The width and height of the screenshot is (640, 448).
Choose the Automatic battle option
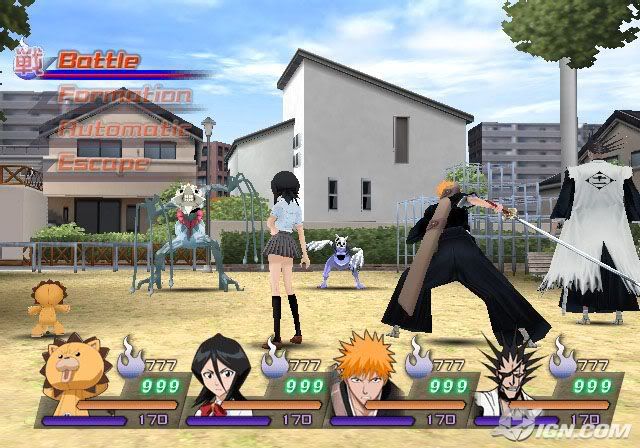(122, 130)
